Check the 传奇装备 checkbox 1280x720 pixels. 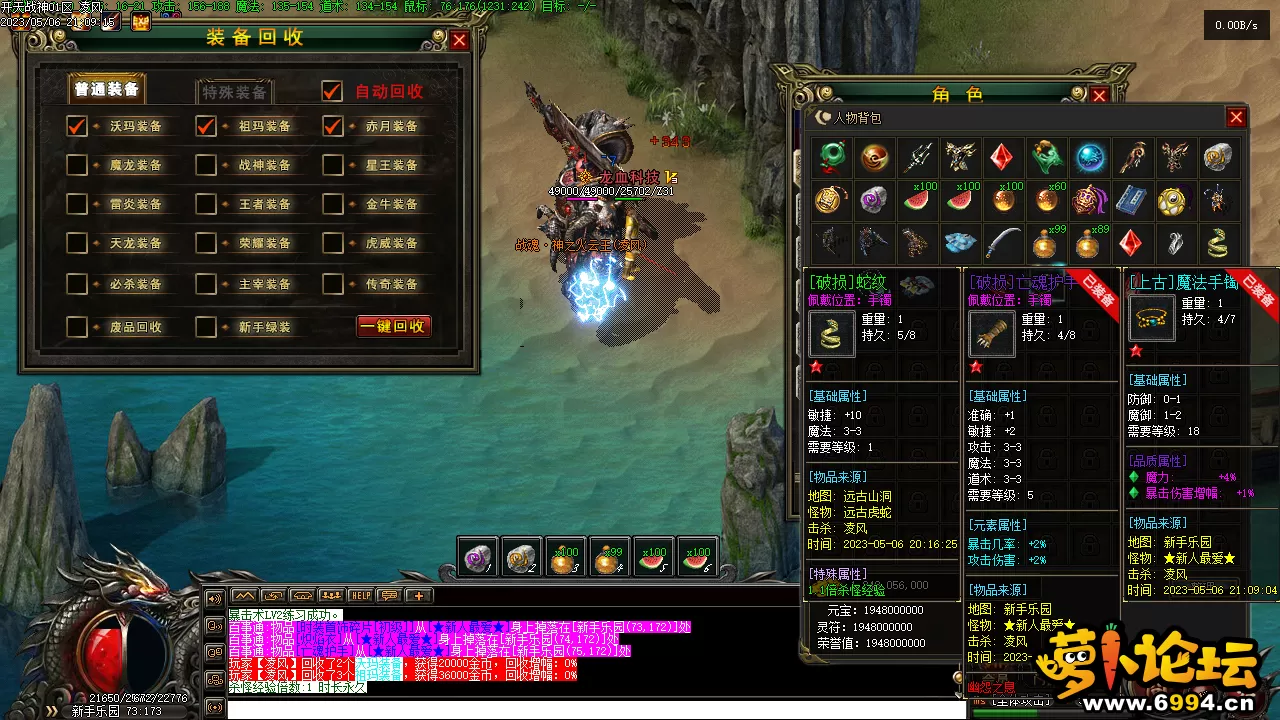click(333, 284)
